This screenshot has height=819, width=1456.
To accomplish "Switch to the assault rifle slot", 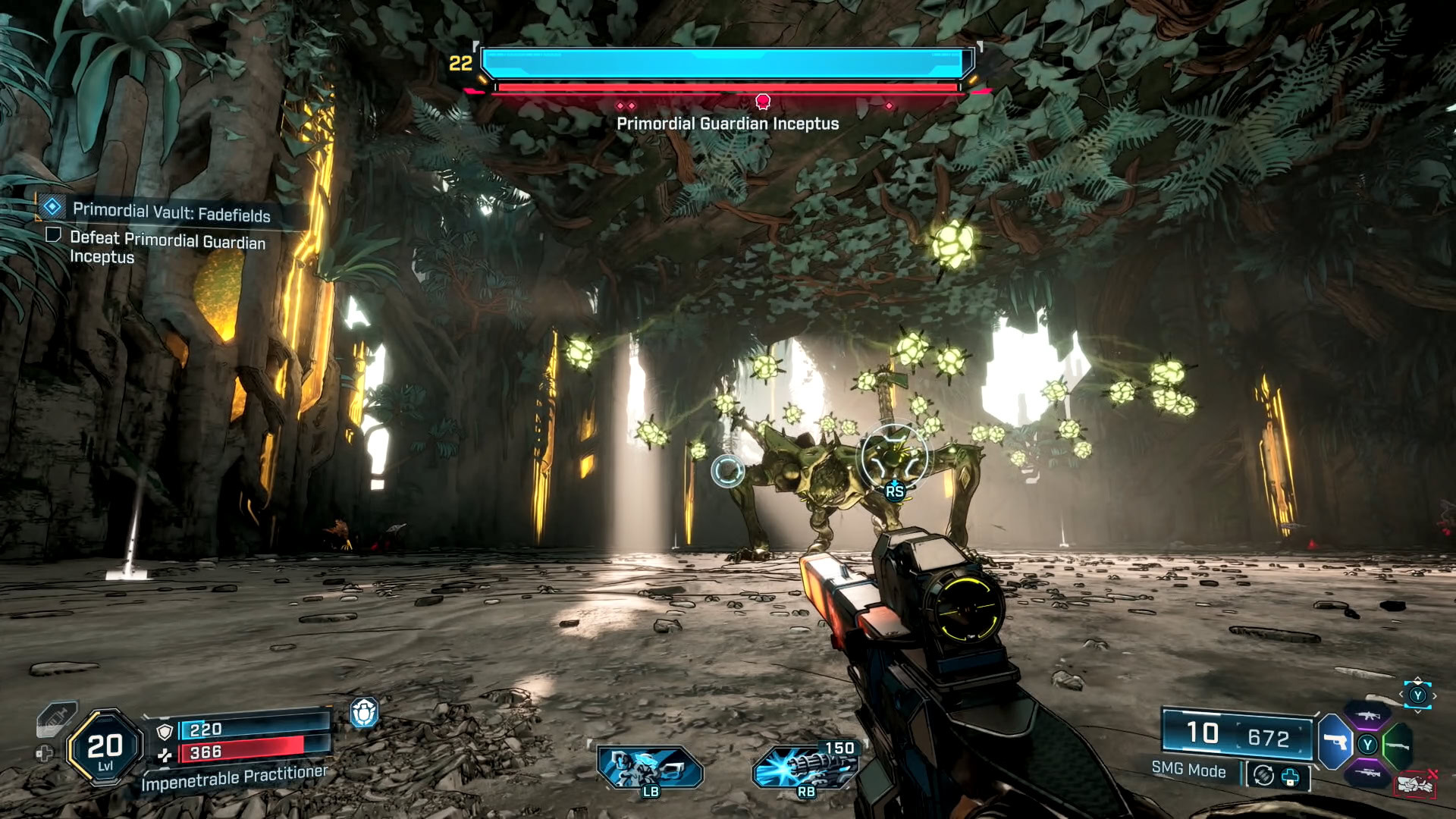I will (x=1368, y=715).
